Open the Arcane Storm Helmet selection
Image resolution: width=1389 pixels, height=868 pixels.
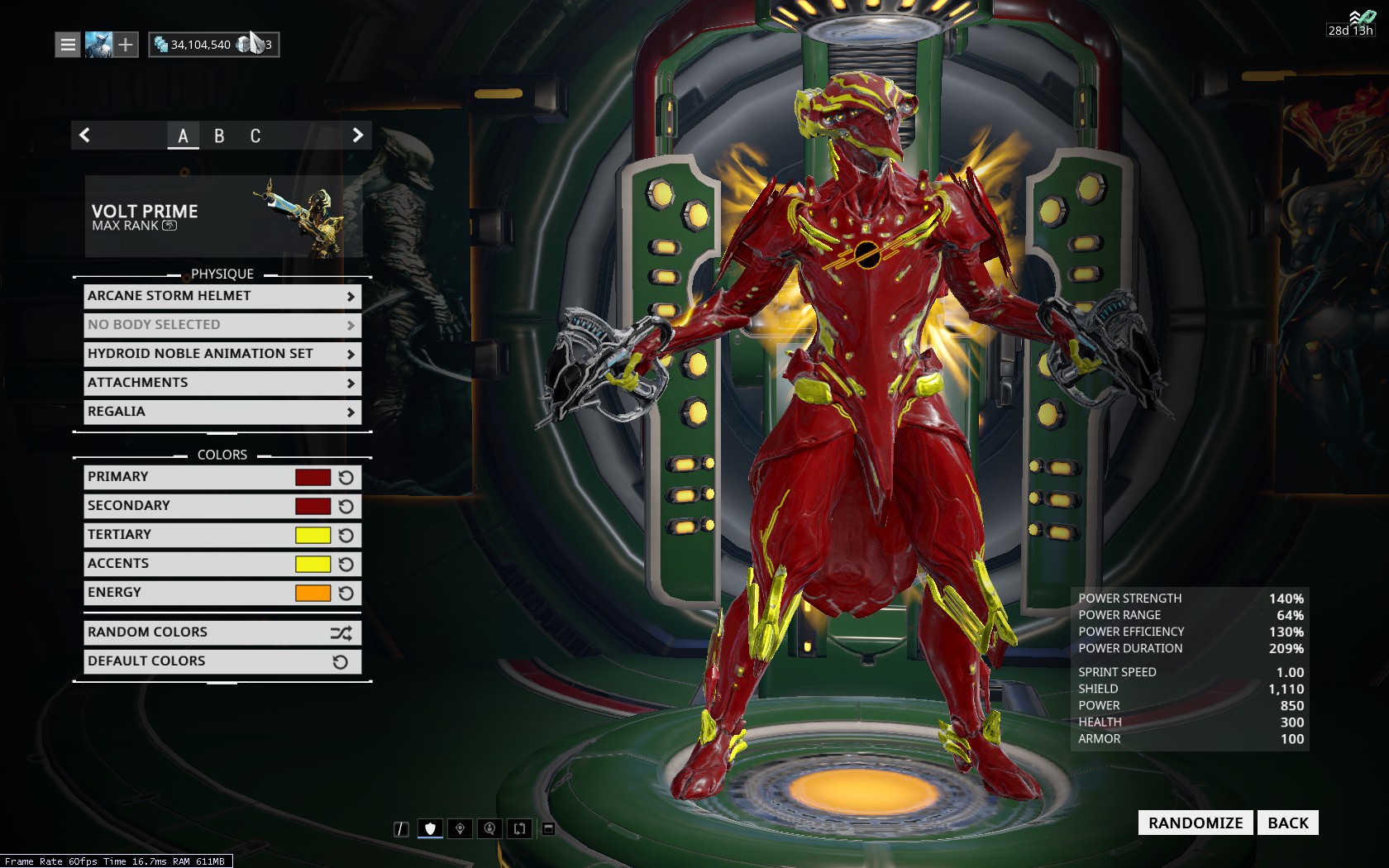[x=222, y=296]
